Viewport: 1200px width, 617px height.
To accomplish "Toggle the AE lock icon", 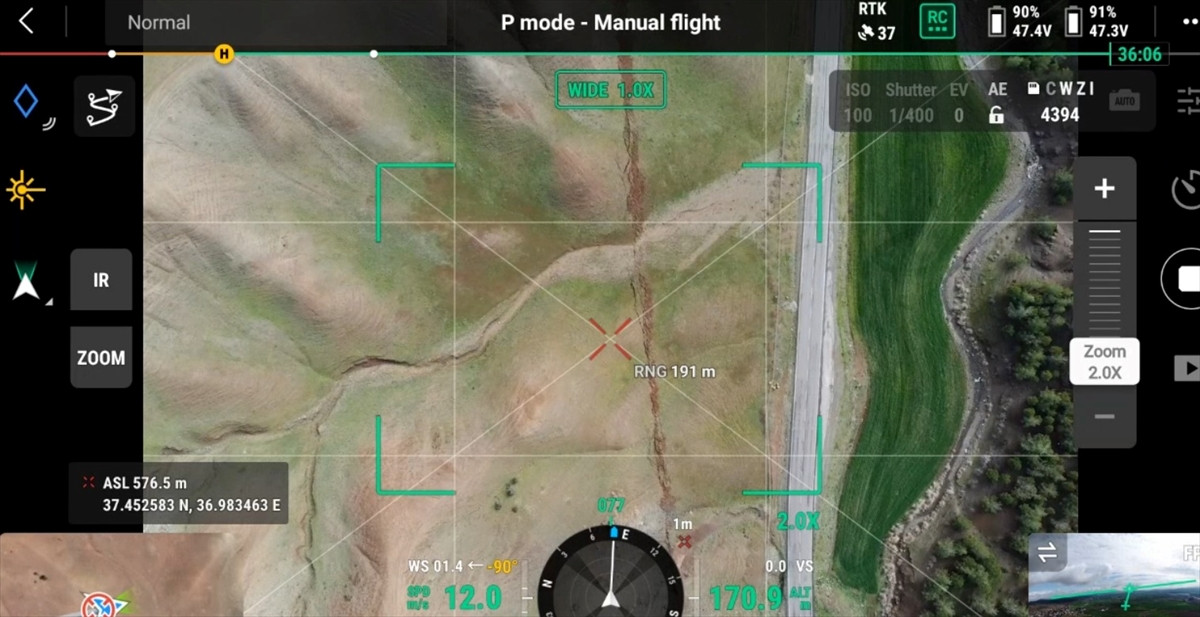I will (x=996, y=114).
